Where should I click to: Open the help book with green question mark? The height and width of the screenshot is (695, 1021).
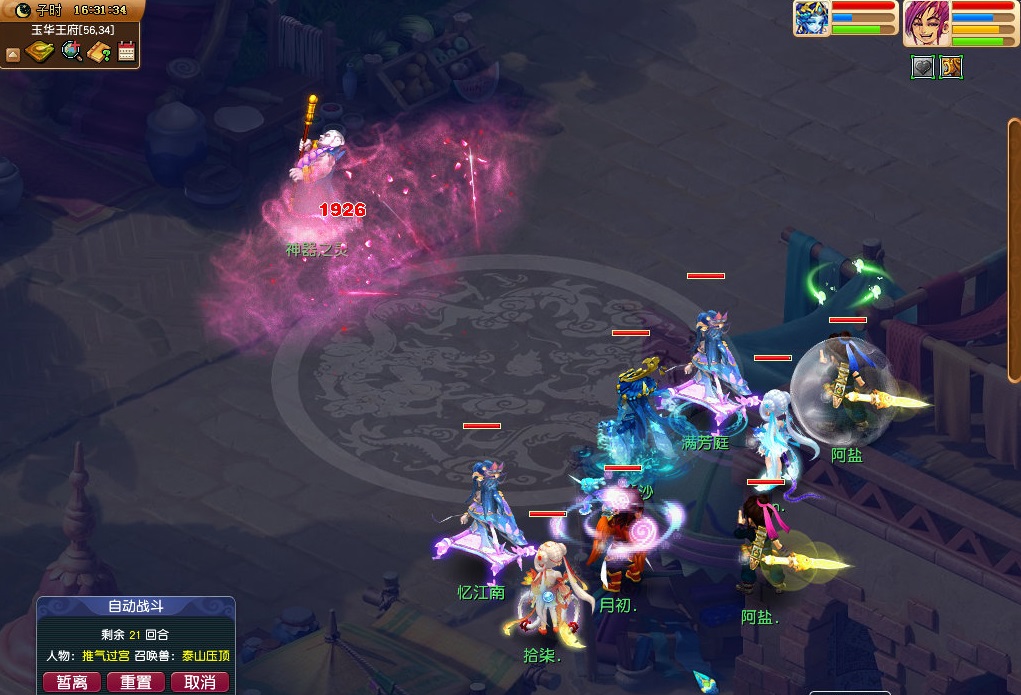click(x=99, y=52)
